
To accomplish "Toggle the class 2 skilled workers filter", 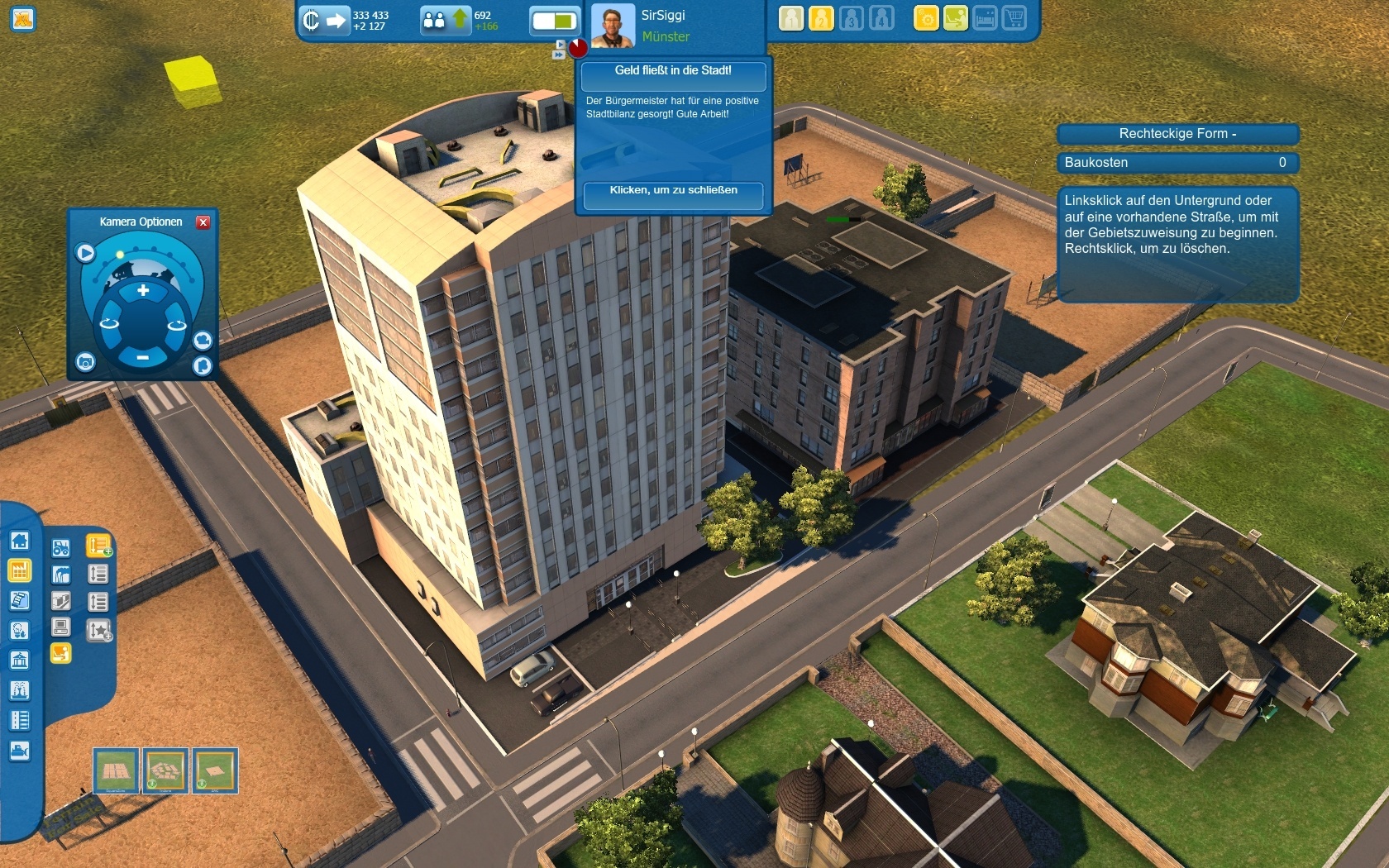I will pos(821,18).
